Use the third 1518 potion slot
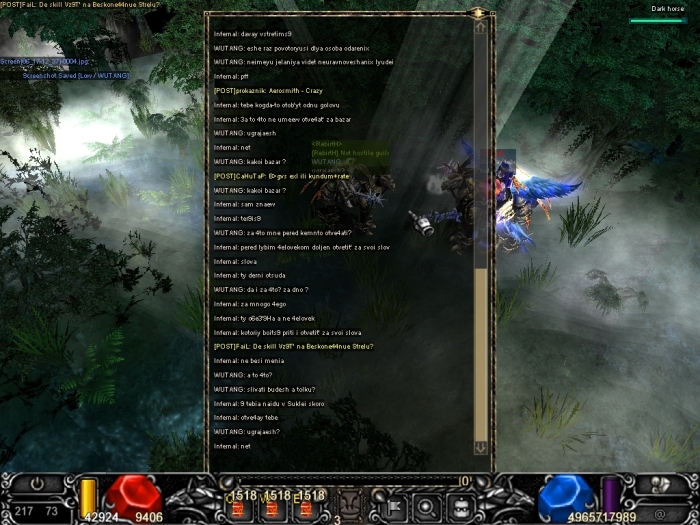The image size is (700, 525). 309,508
